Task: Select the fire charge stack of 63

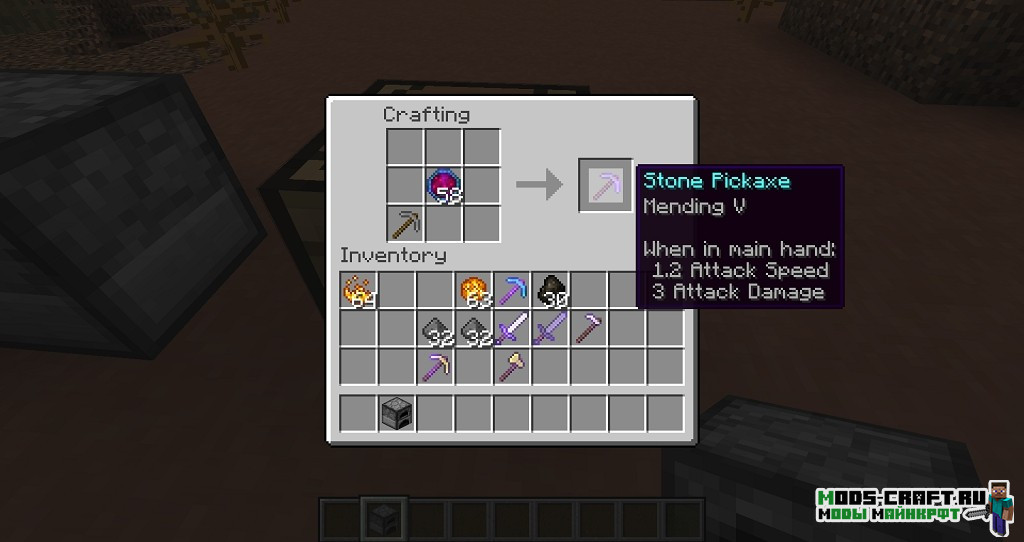Action: click(x=474, y=291)
